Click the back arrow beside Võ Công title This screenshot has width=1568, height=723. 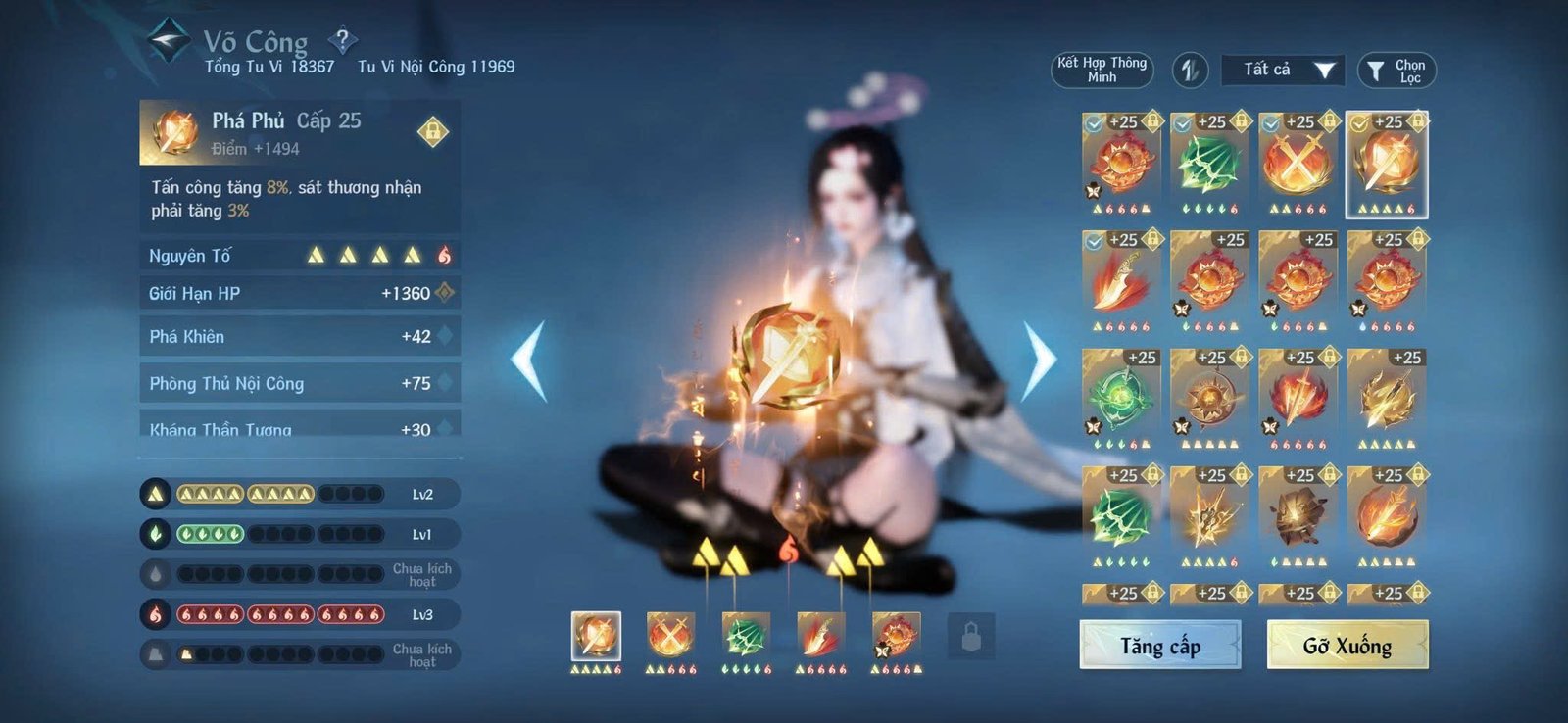167,39
